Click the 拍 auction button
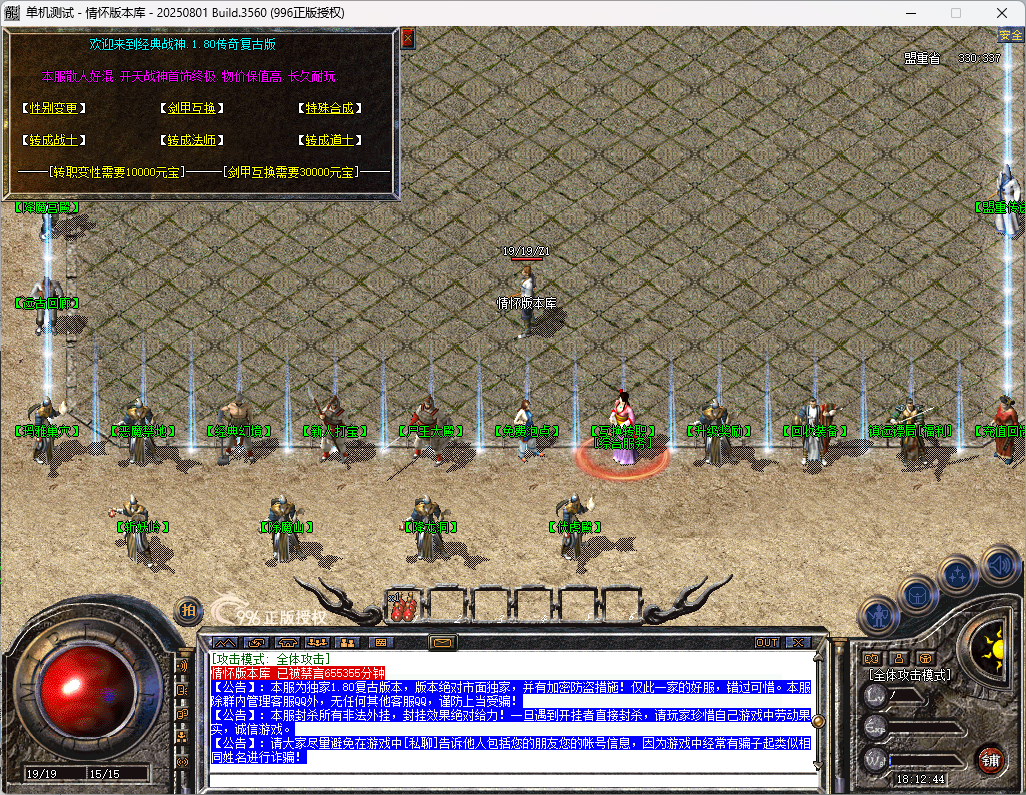The image size is (1026, 795). (x=188, y=610)
